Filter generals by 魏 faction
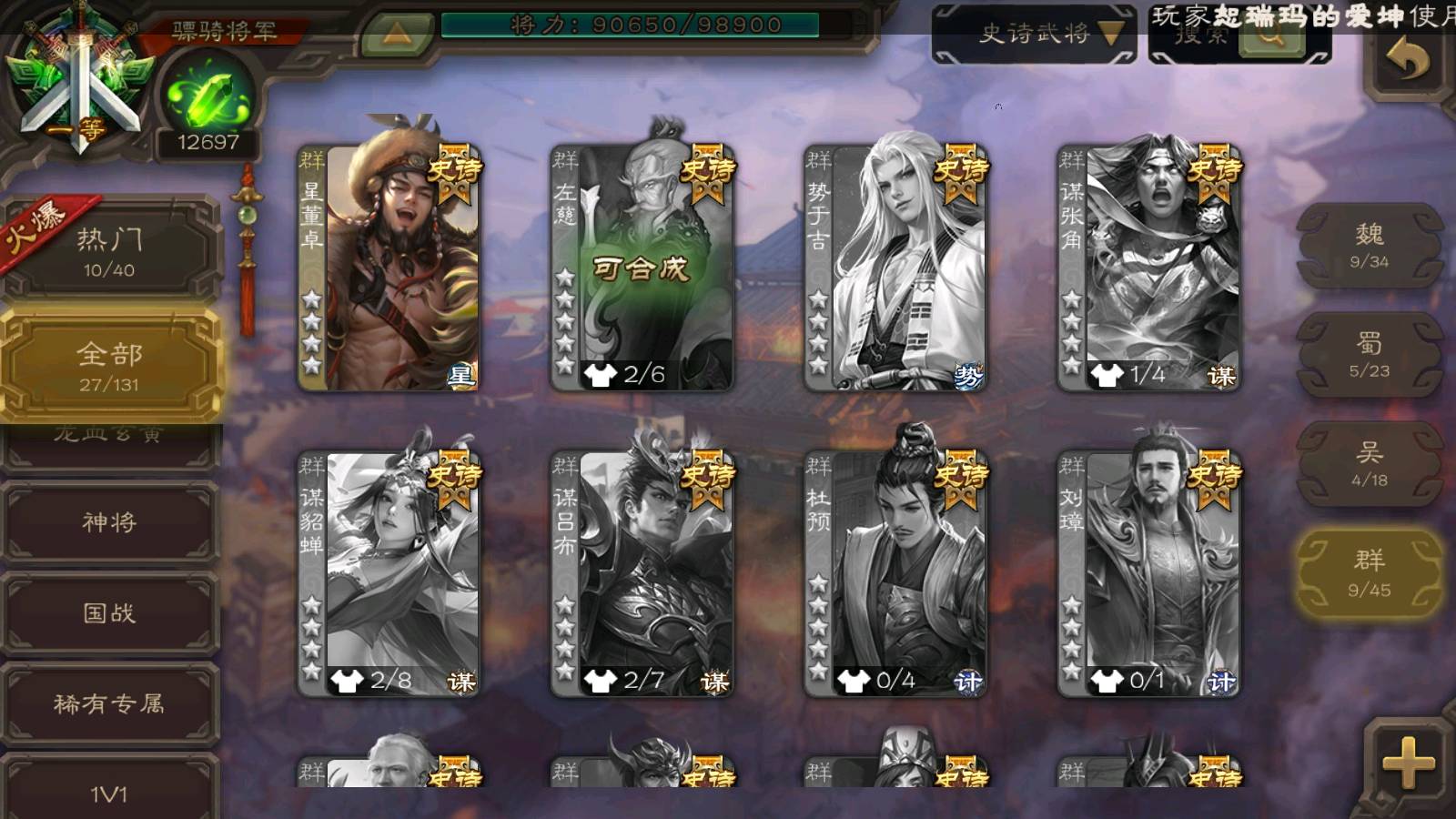Screen dimensions: 1456x819 click(1369, 246)
